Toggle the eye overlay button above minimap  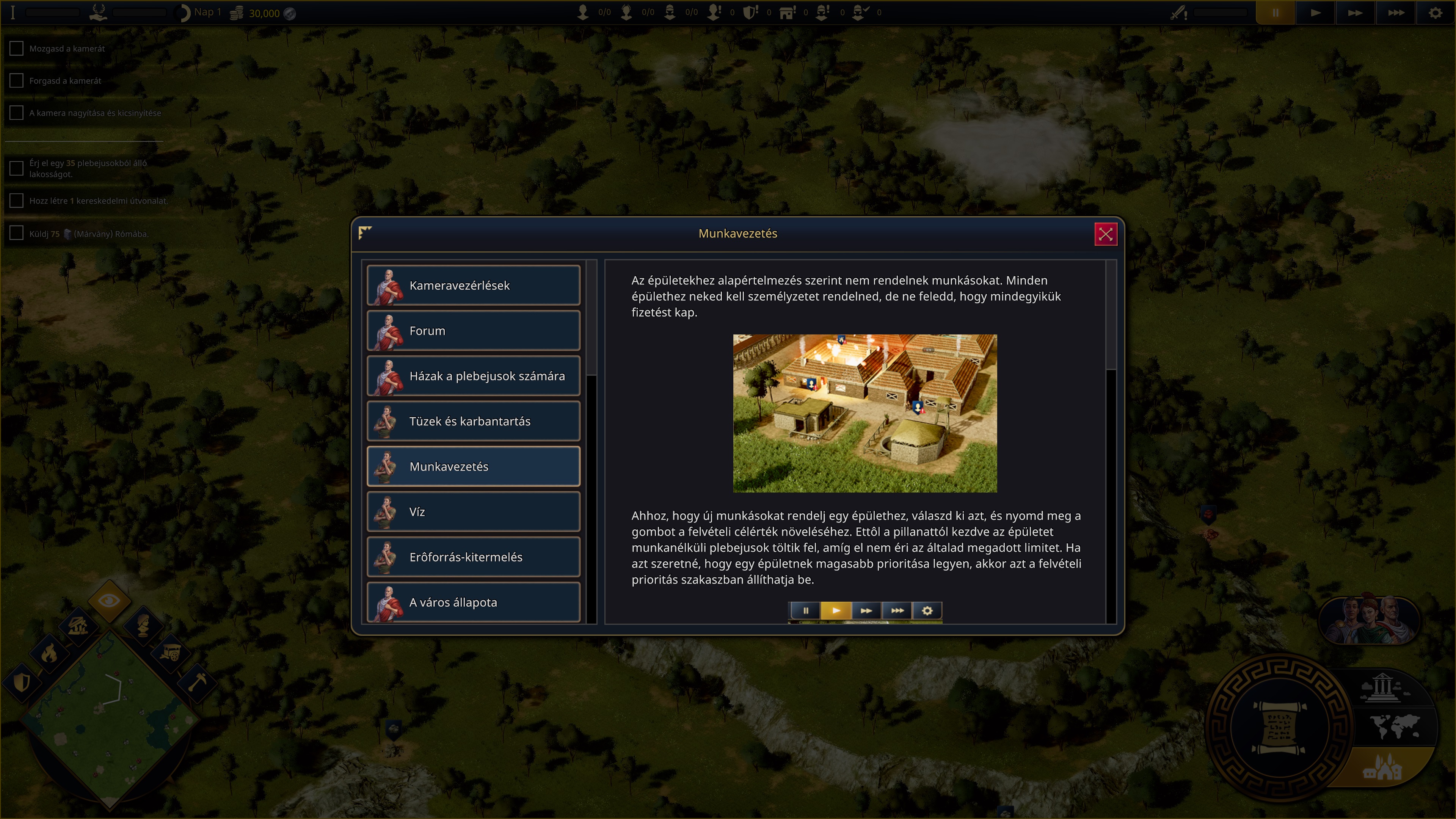pos(109,600)
